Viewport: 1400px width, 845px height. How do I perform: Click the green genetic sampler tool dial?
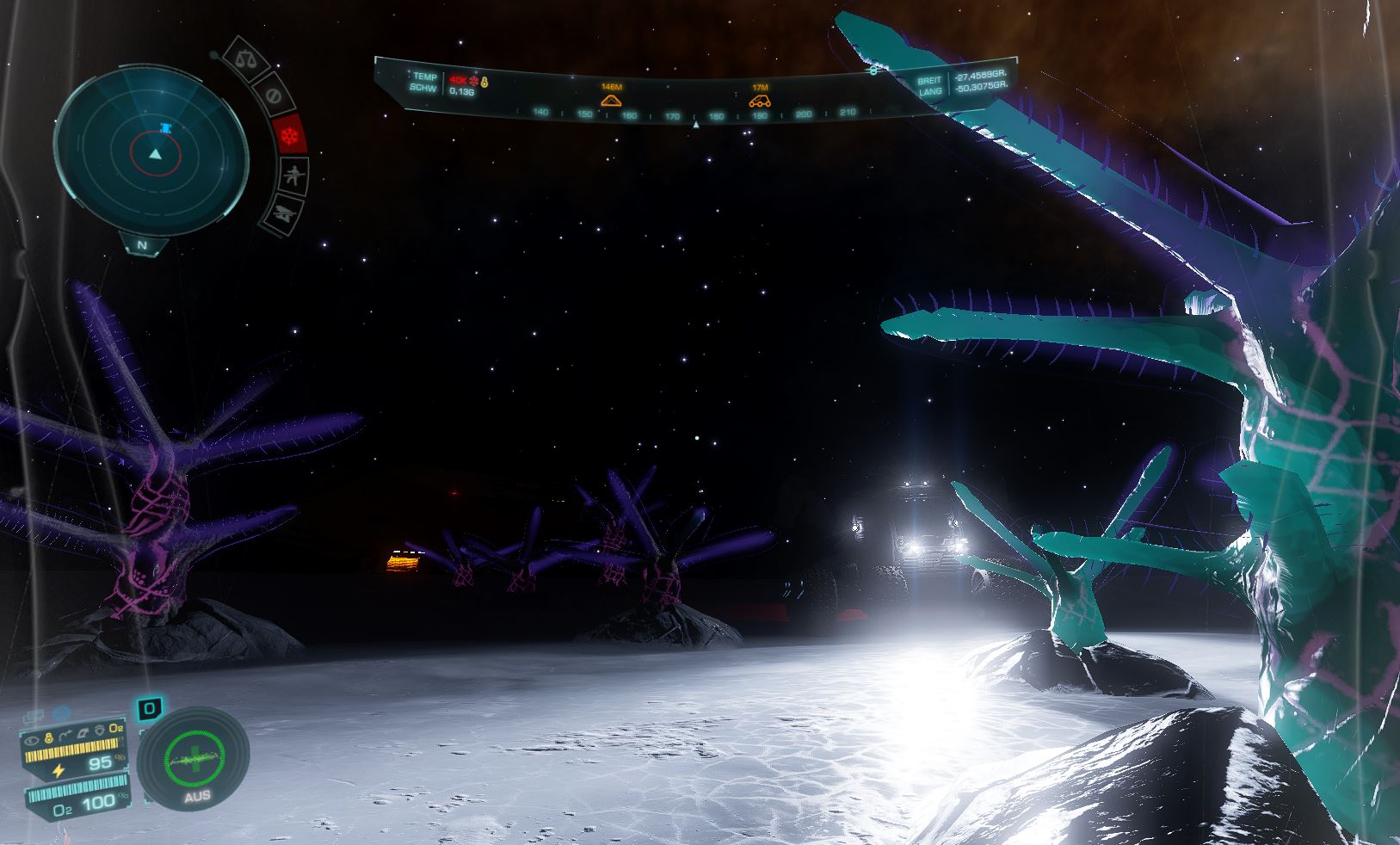pos(194,755)
